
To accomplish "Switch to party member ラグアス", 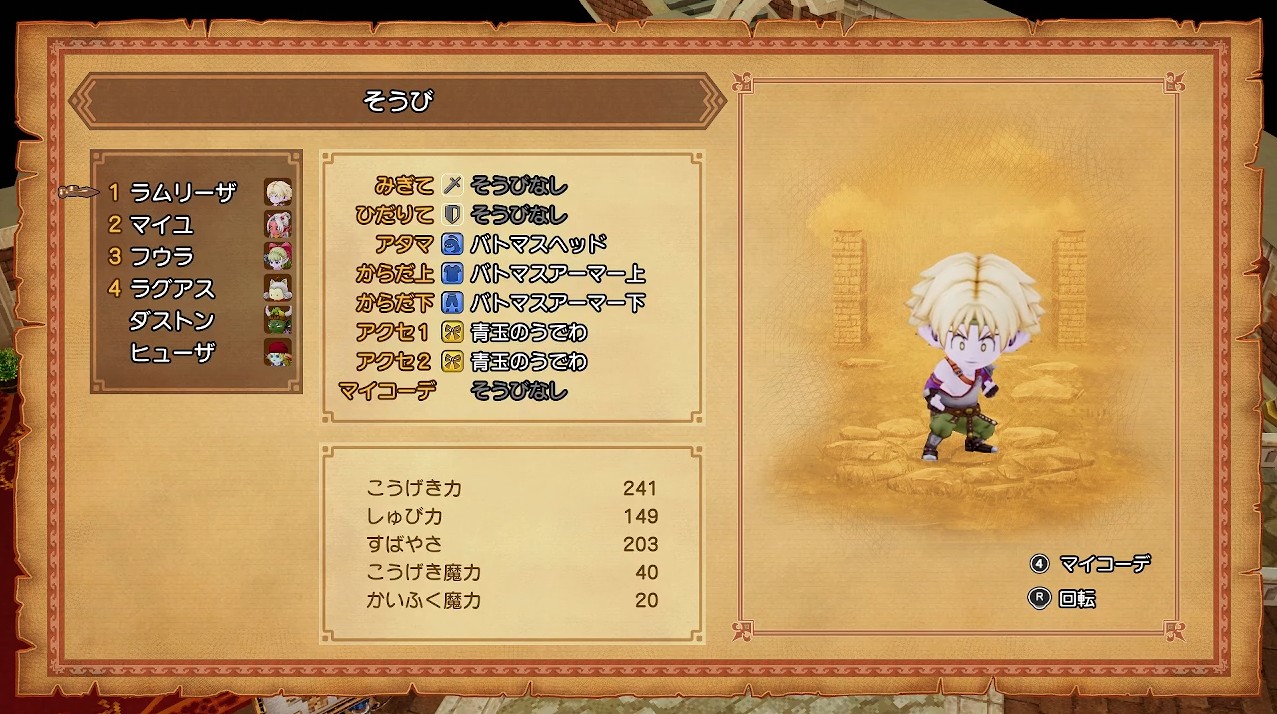I will [172, 288].
